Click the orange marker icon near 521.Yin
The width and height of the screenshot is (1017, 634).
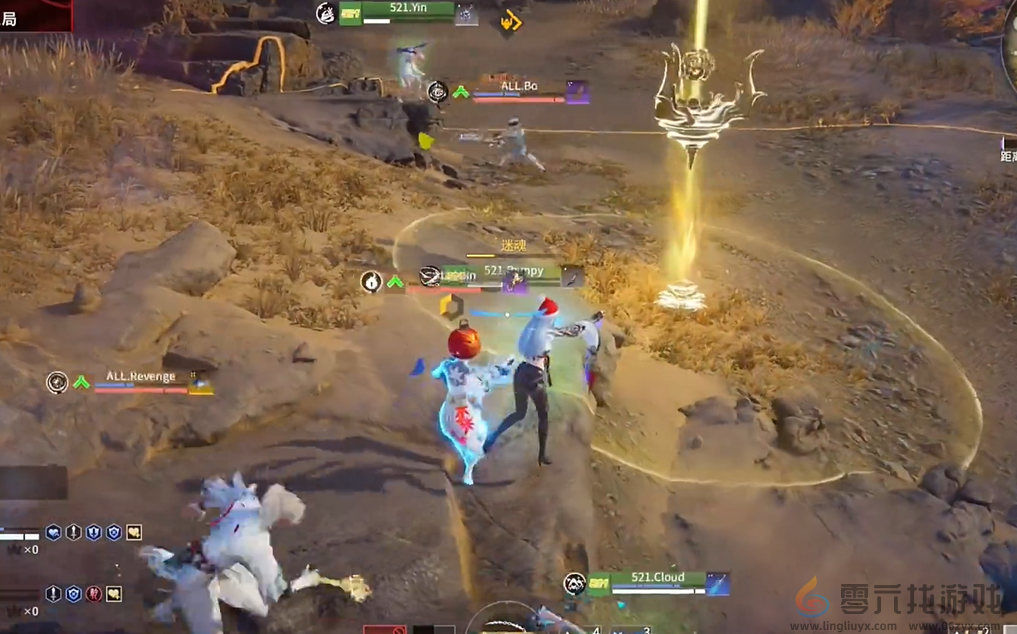[x=510, y=20]
